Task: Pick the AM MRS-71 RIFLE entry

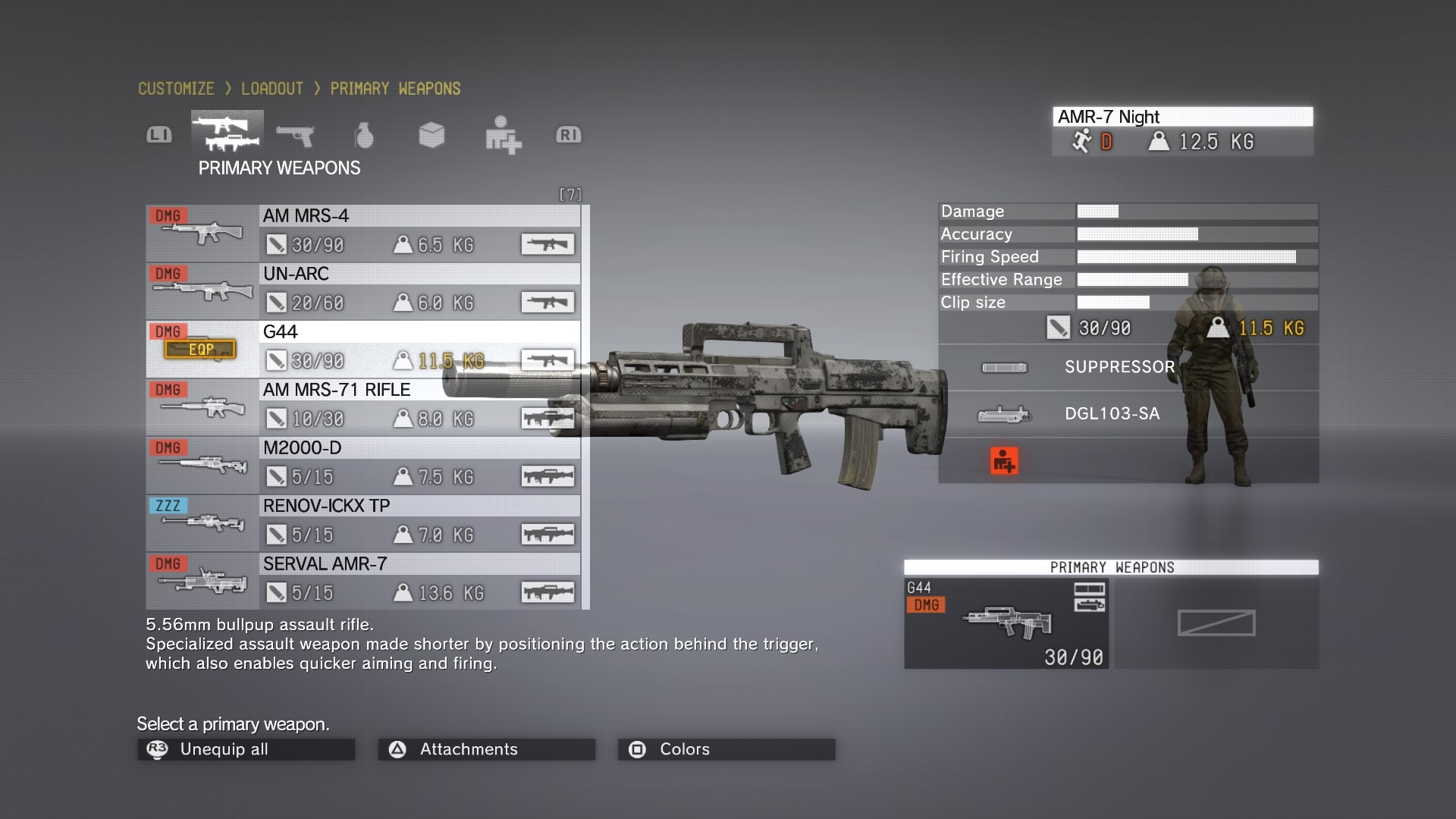Action: click(x=364, y=407)
